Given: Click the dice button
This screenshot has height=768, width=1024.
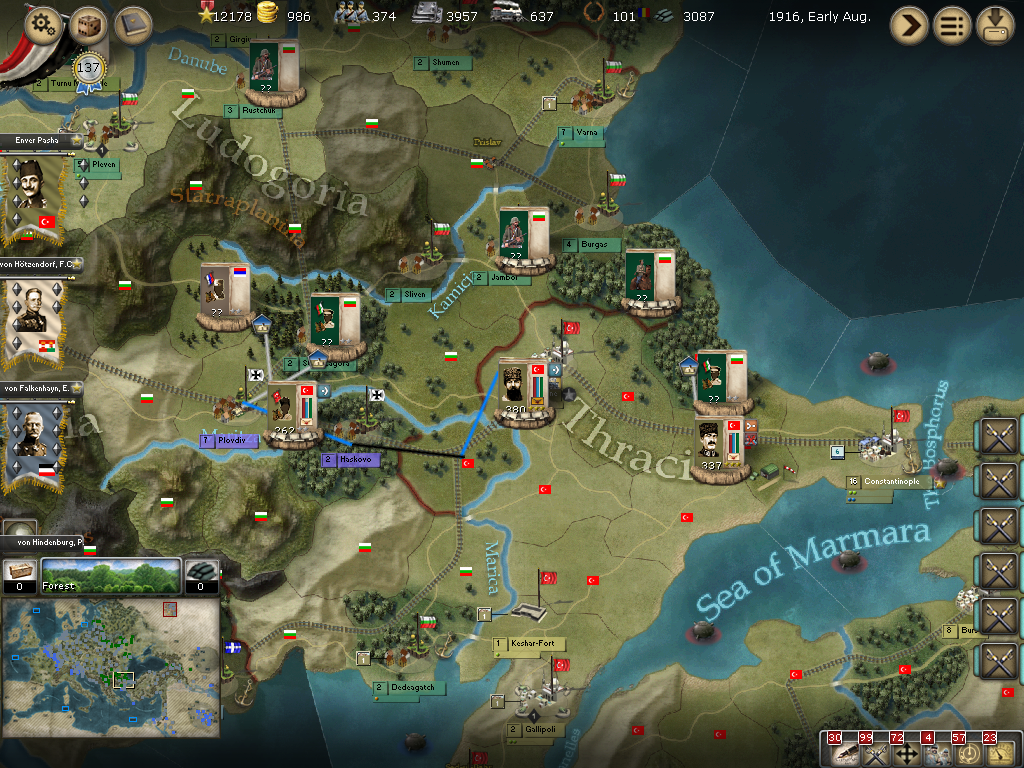Looking at the screenshot, I should click(x=88, y=25).
